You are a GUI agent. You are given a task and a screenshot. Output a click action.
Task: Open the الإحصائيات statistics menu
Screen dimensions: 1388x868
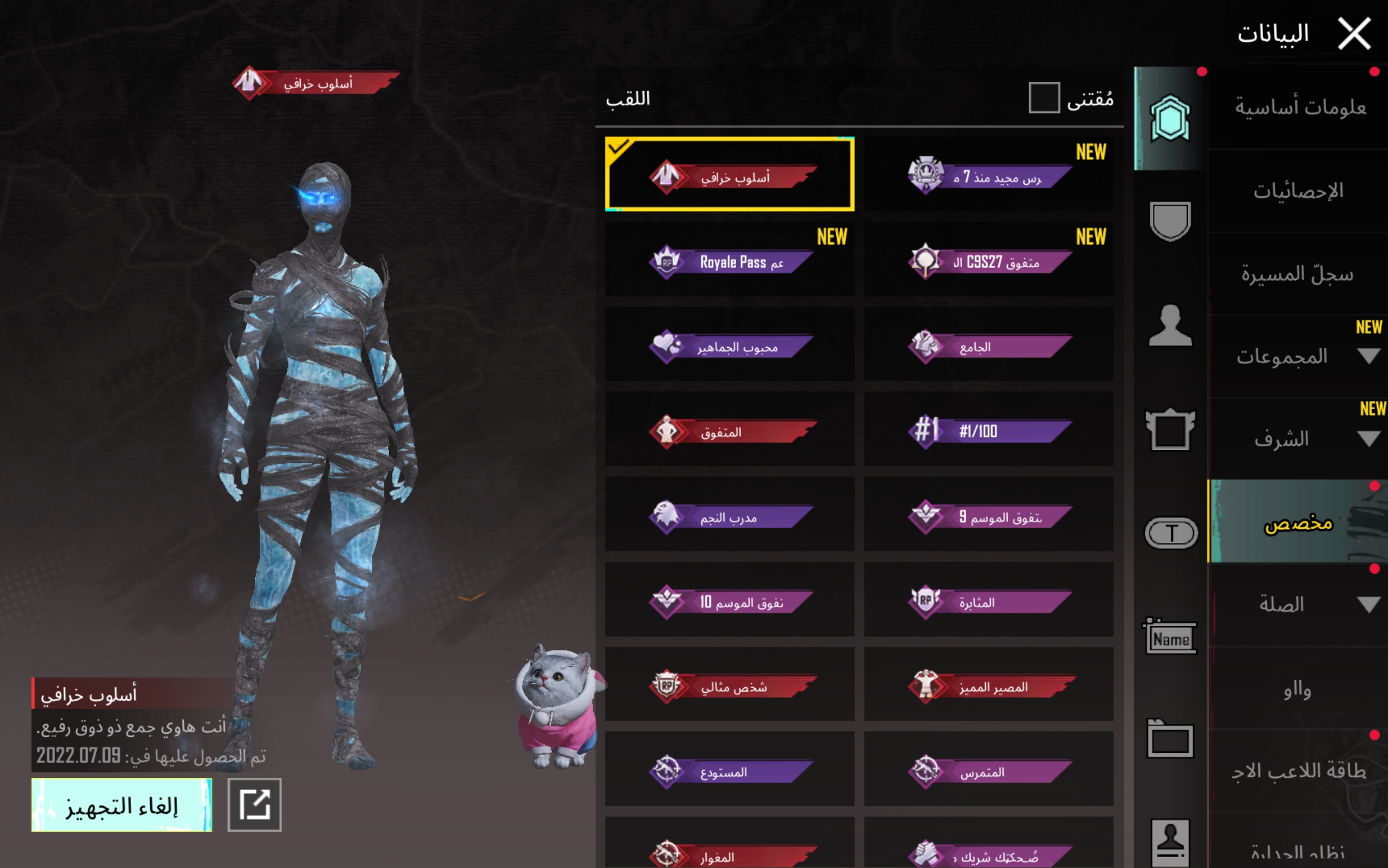pos(1298,191)
